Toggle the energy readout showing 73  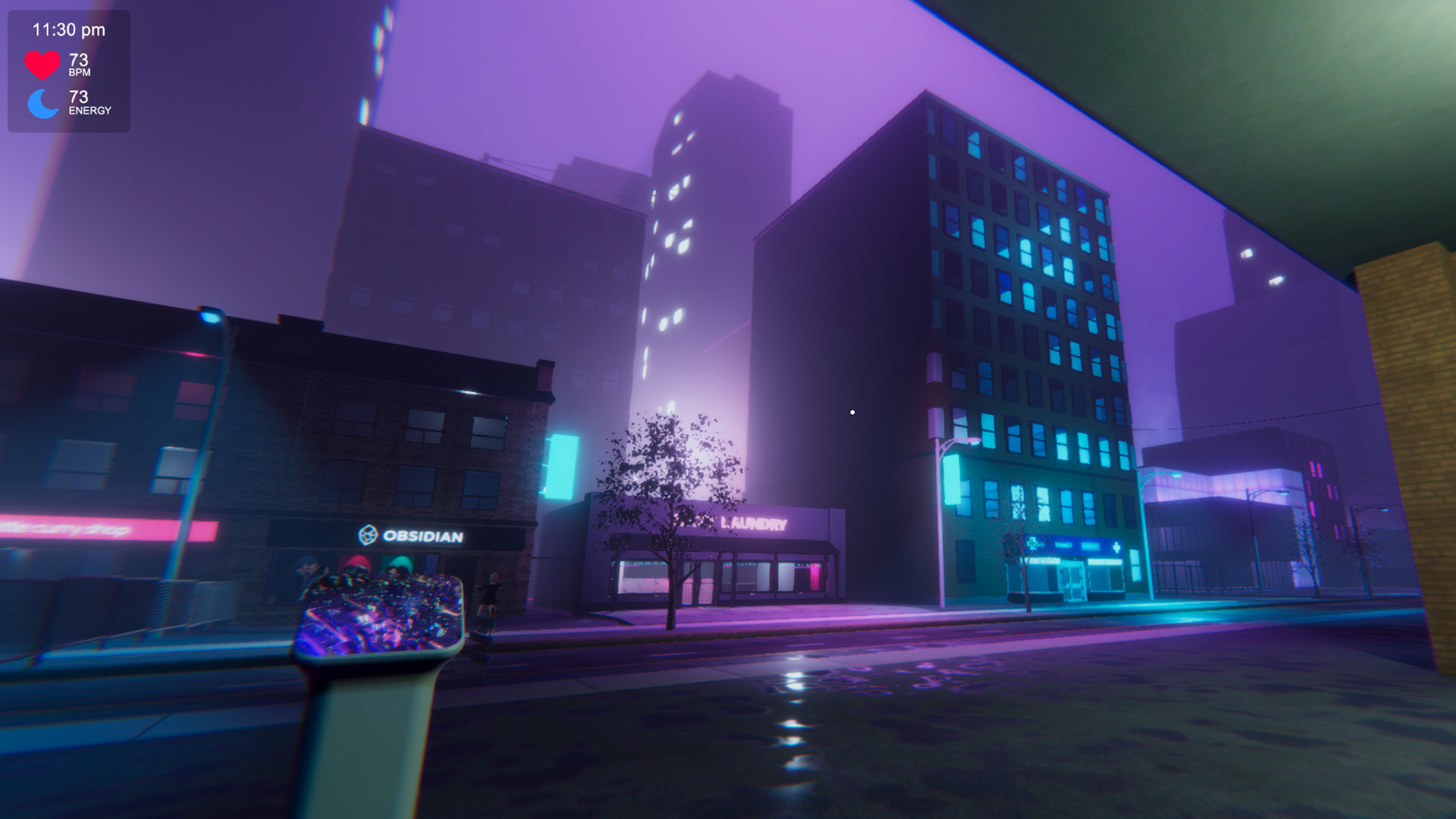click(x=78, y=102)
